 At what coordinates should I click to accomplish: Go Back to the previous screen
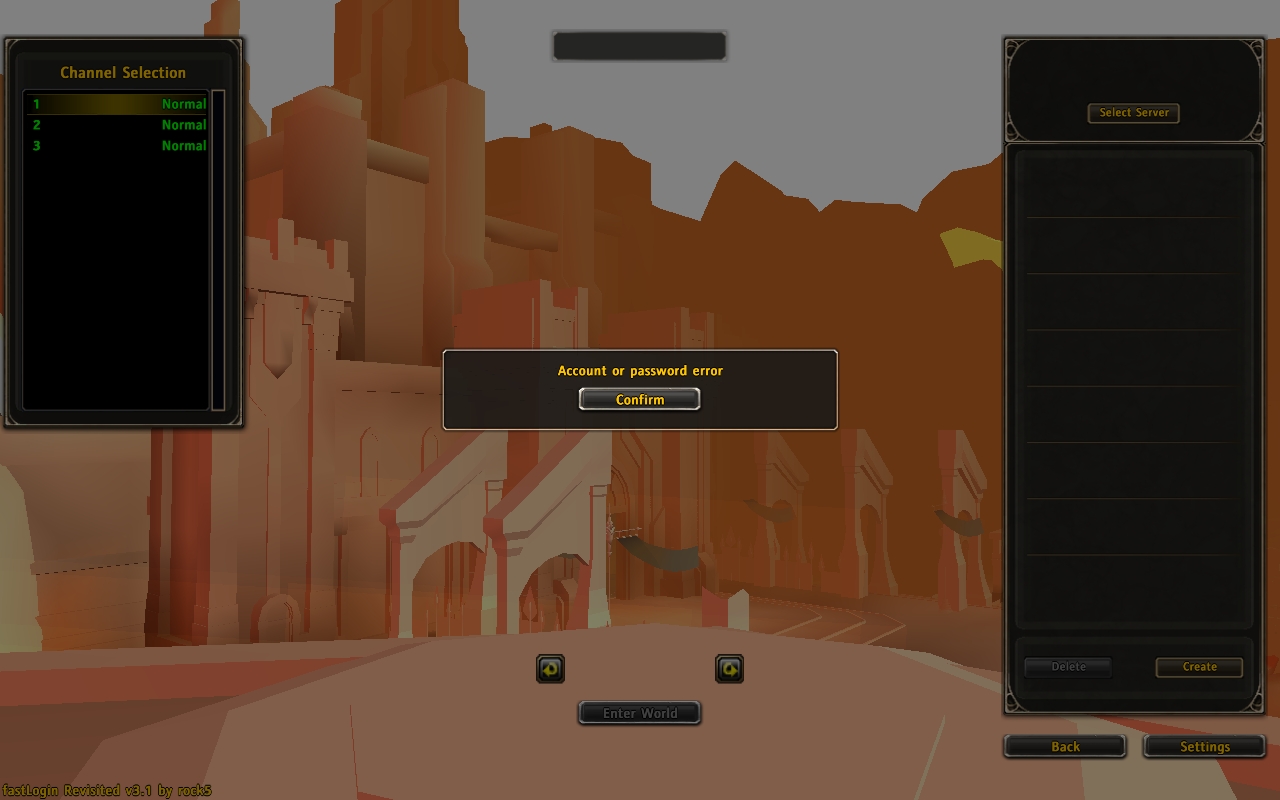click(x=1065, y=746)
